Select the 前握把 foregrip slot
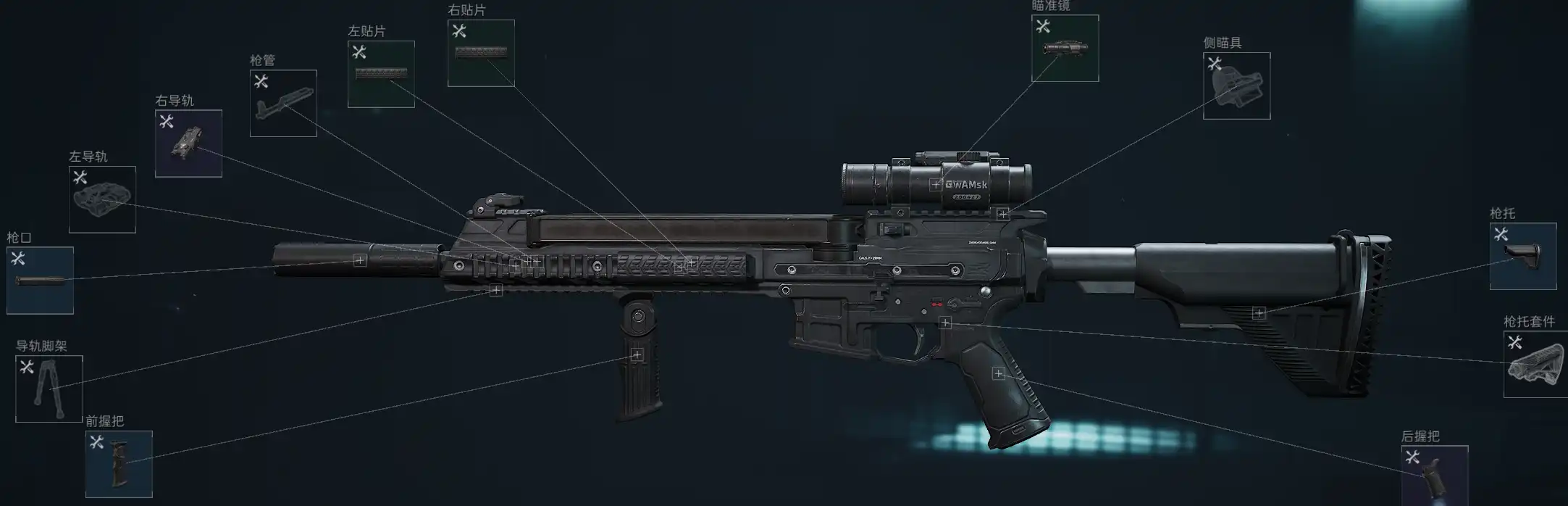Image resolution: width=1568 pixels, height=506 pixels. coord(119,464)
